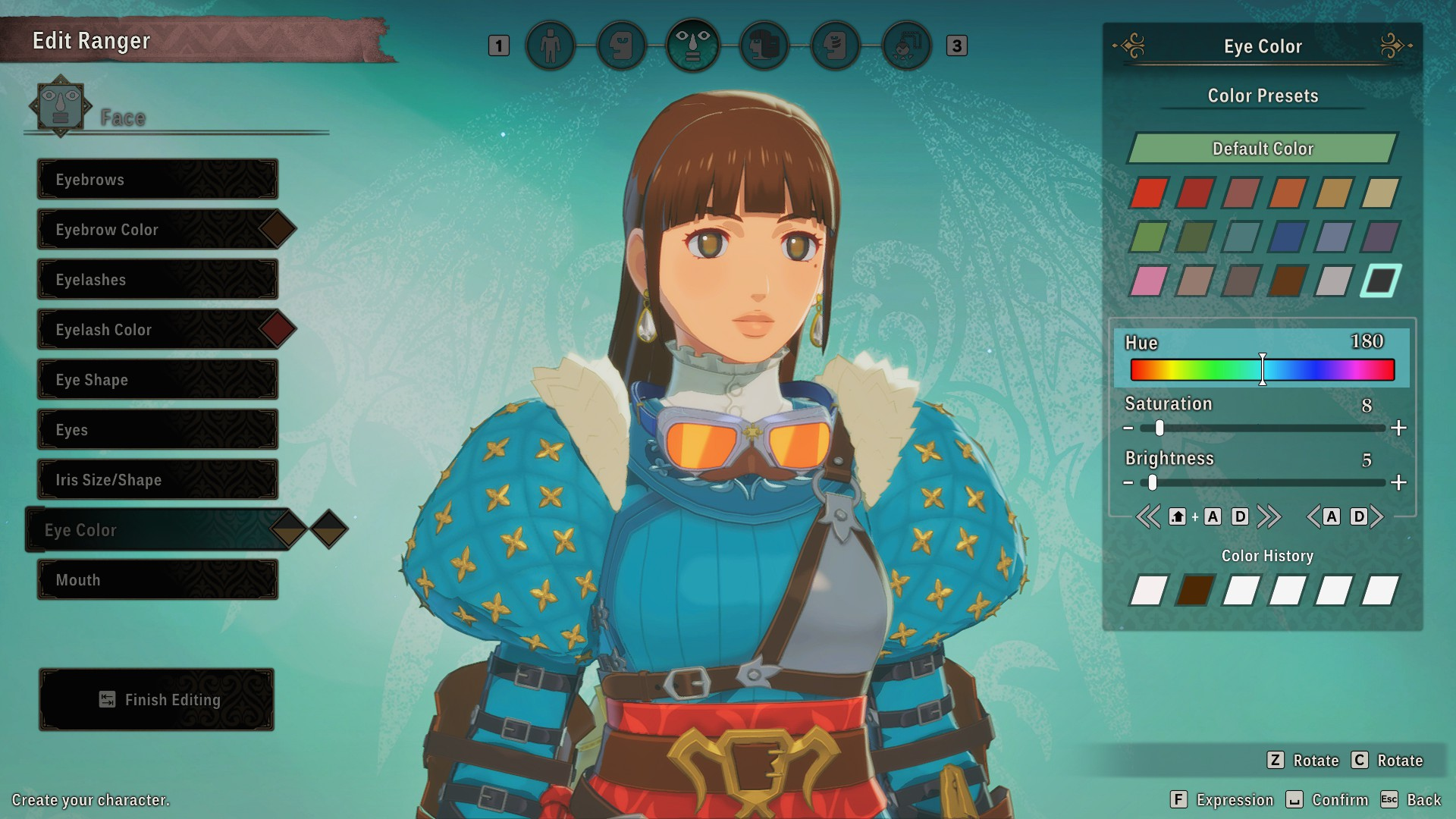This screenshot has width=1456, height=819.
Task: Pick the bright red color preset
Action: [x=1148, y=193]
